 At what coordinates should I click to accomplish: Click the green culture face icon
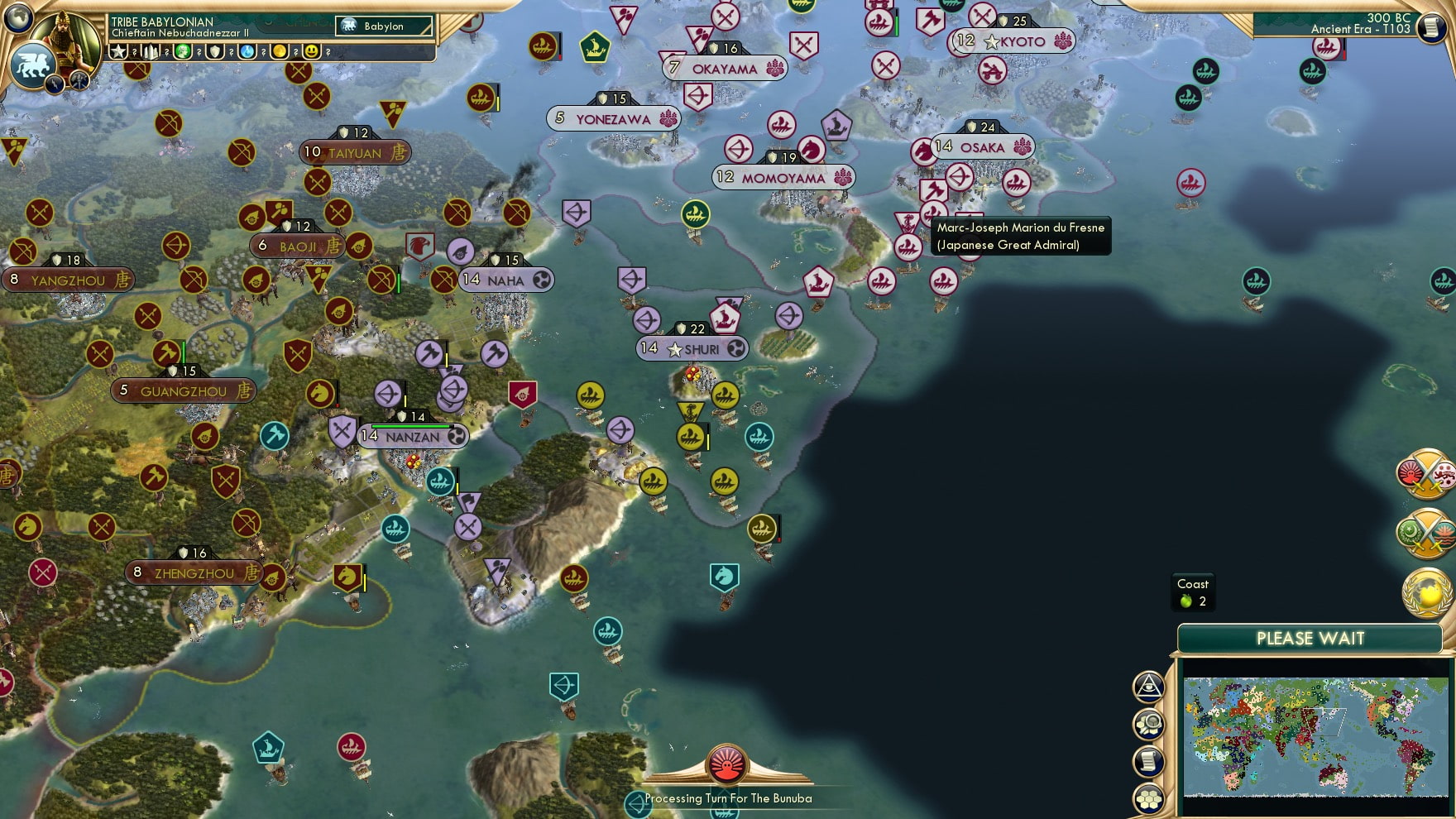[183, 52]
